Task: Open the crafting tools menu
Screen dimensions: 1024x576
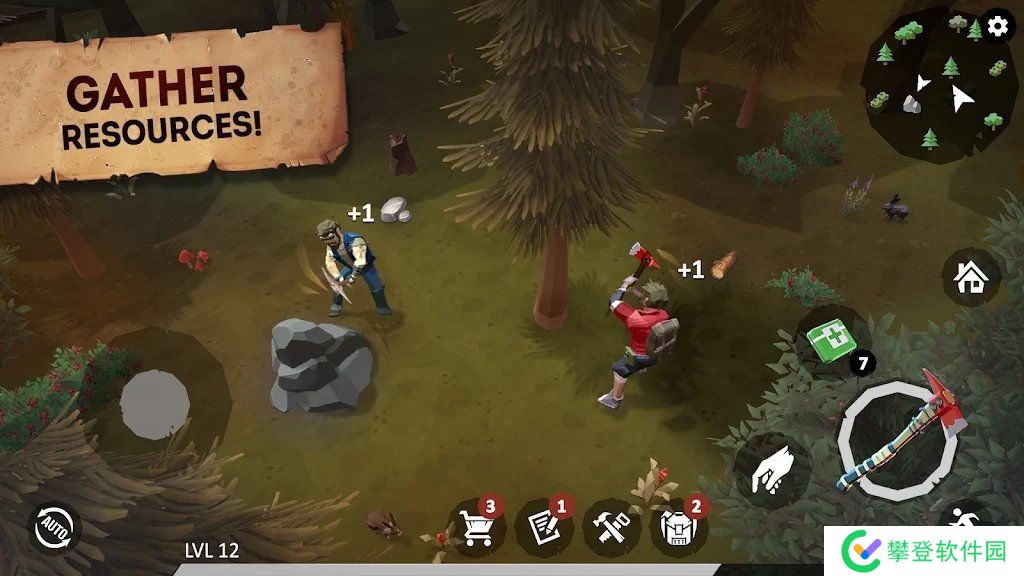Action: [611, 526]
